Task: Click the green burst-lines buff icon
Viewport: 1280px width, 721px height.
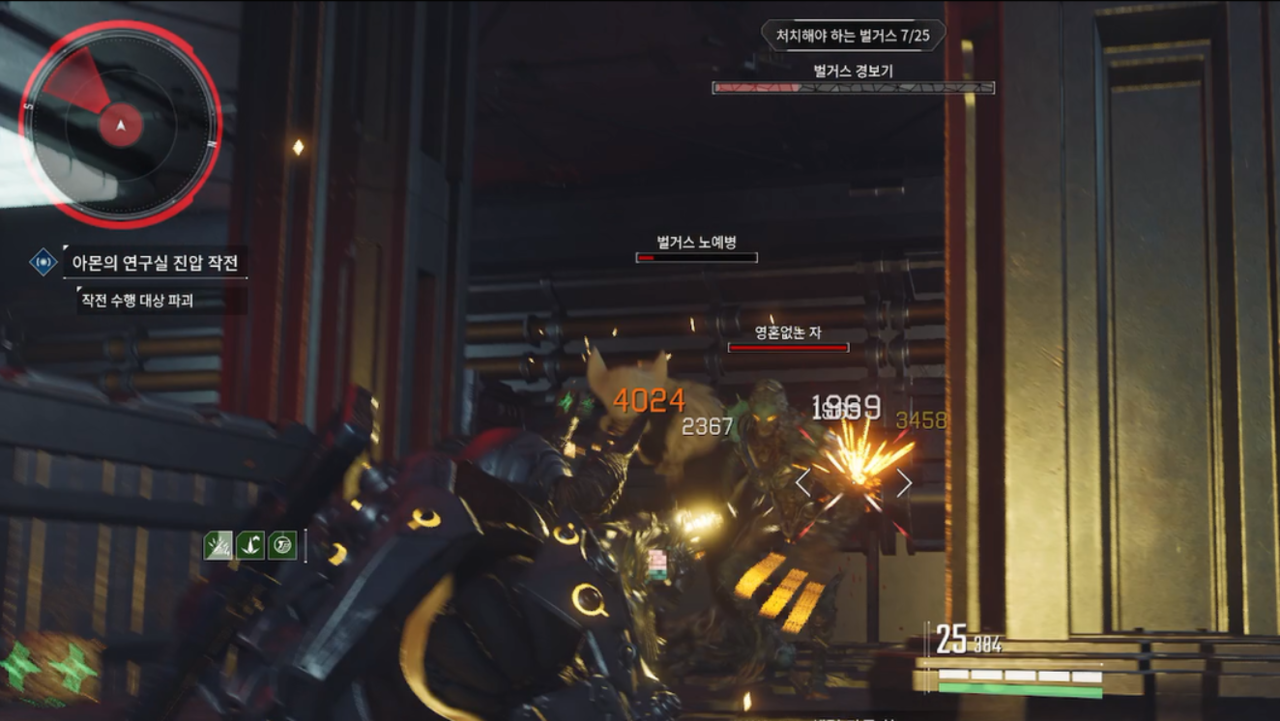Action: coord(218,546)
